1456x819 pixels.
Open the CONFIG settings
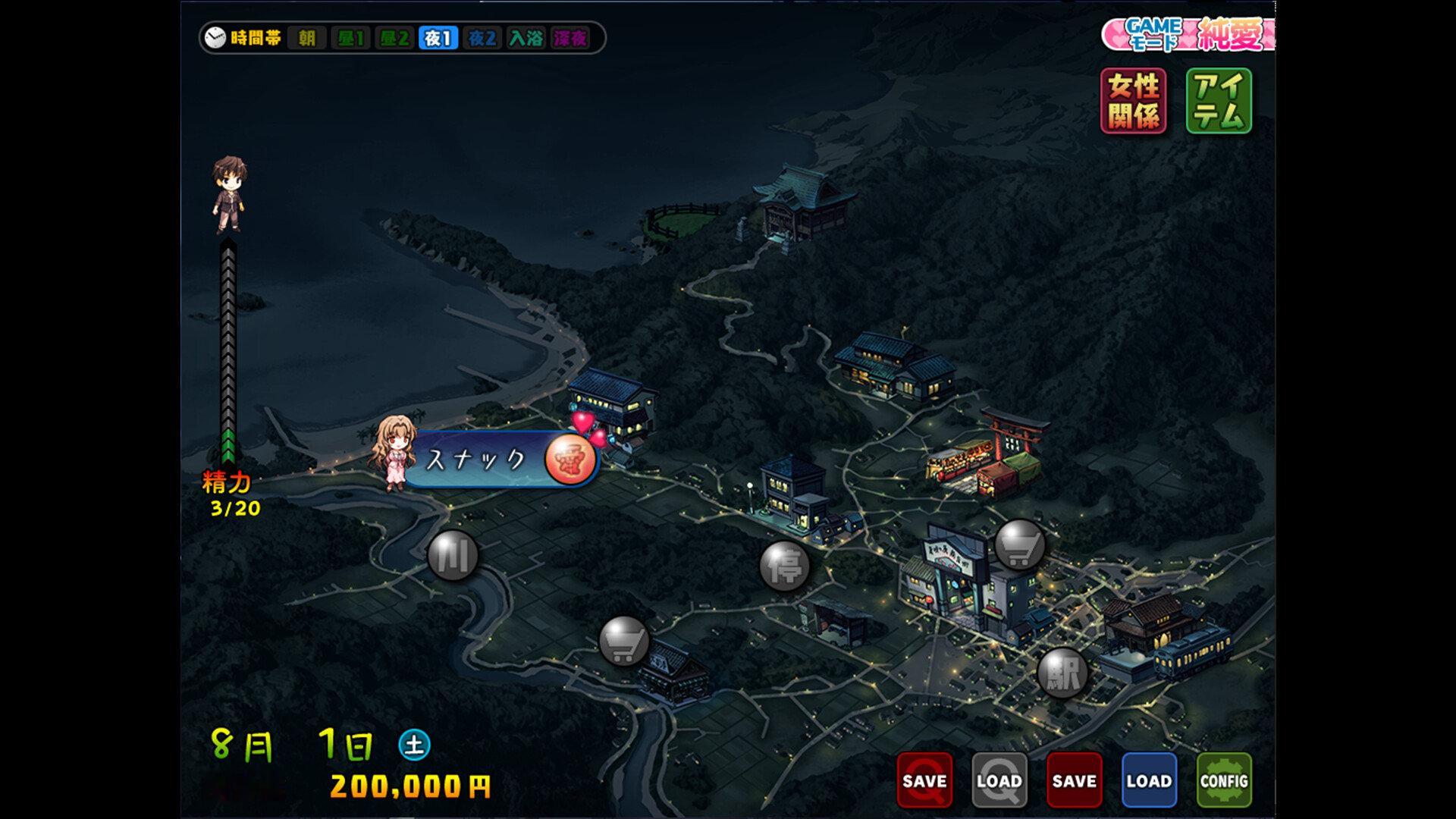[1223, 780]
